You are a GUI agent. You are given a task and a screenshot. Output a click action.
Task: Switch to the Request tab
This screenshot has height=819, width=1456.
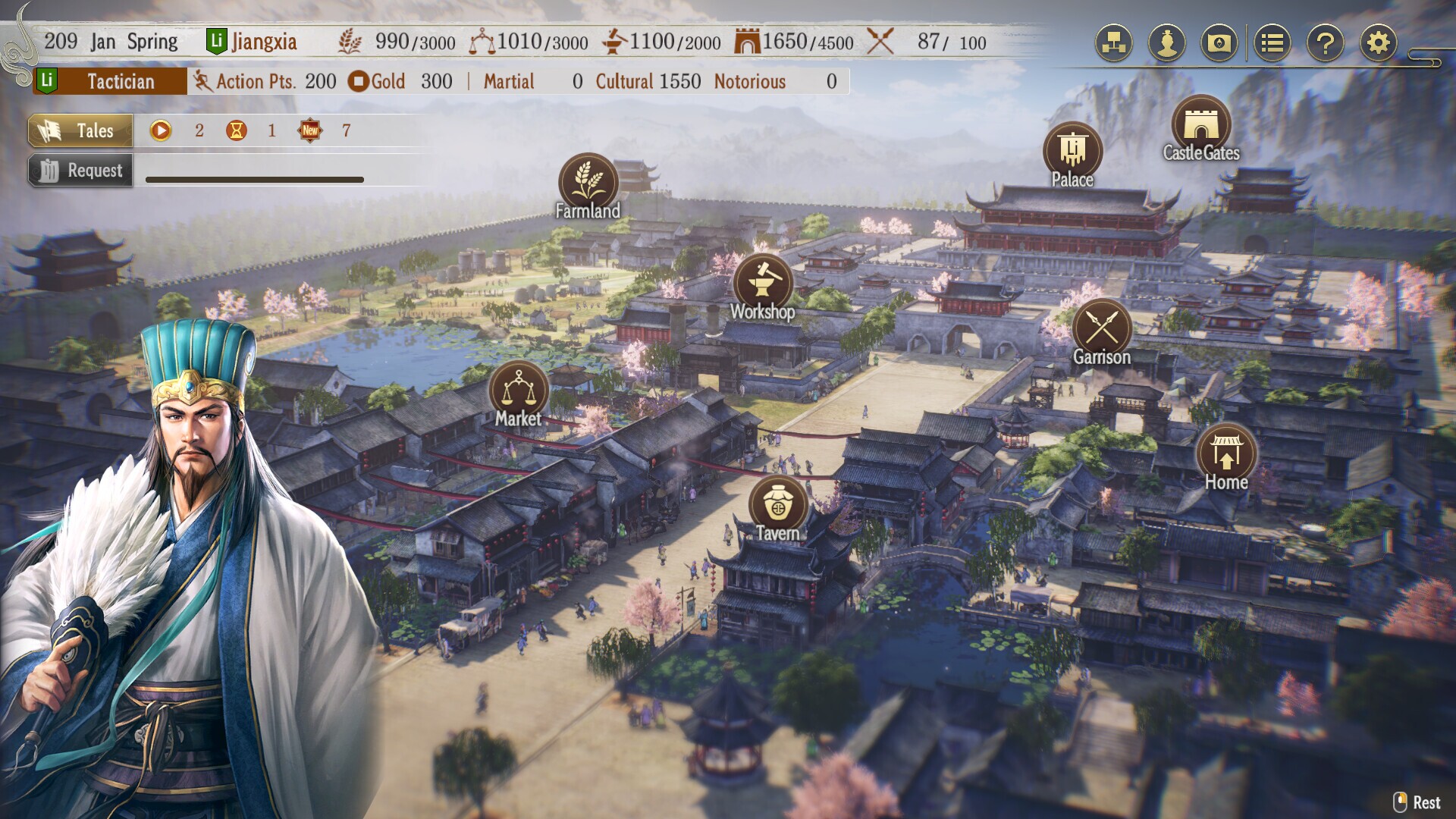pos(81,170)
